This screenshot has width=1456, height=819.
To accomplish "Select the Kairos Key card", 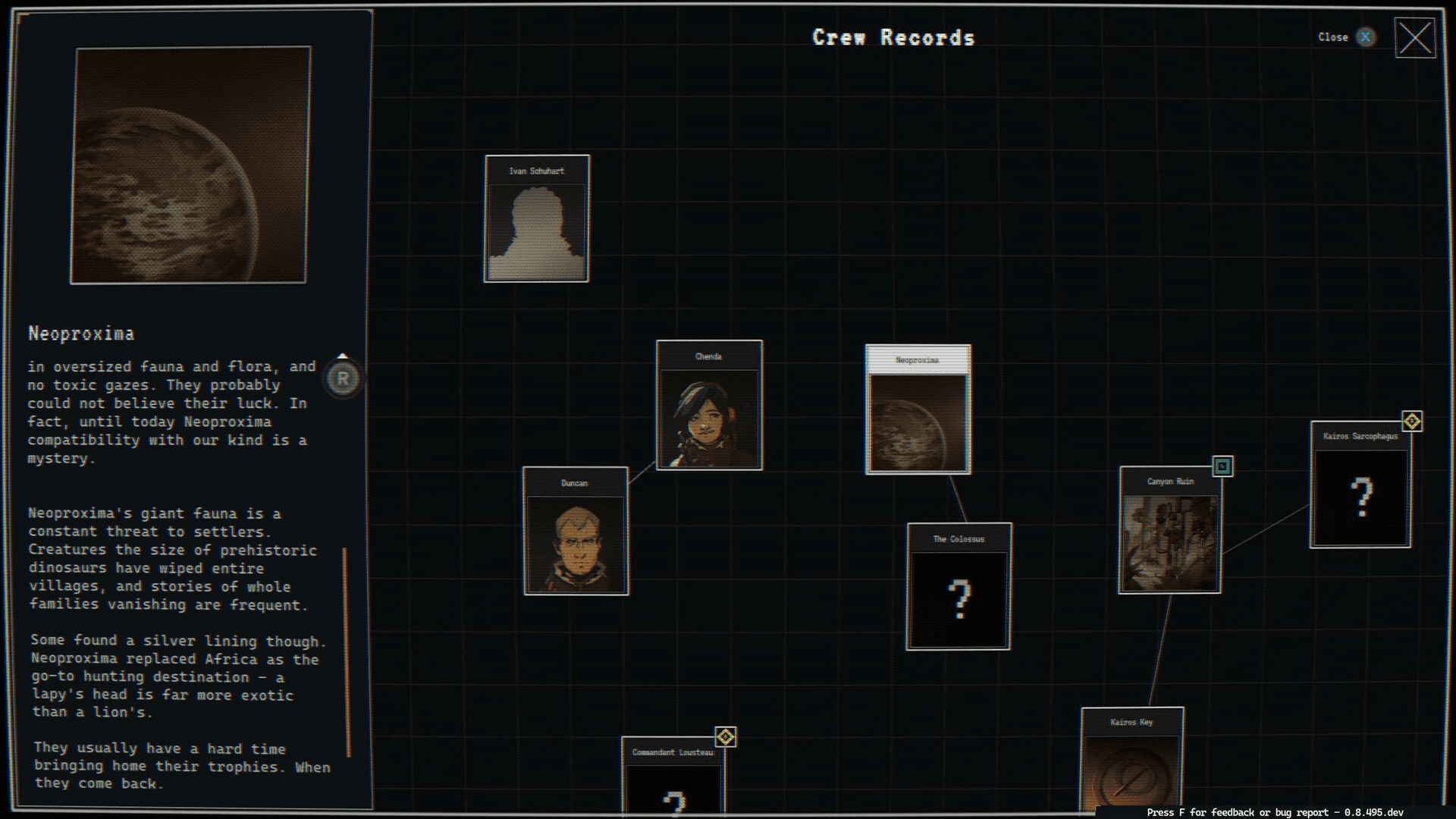I will 1131,762.
